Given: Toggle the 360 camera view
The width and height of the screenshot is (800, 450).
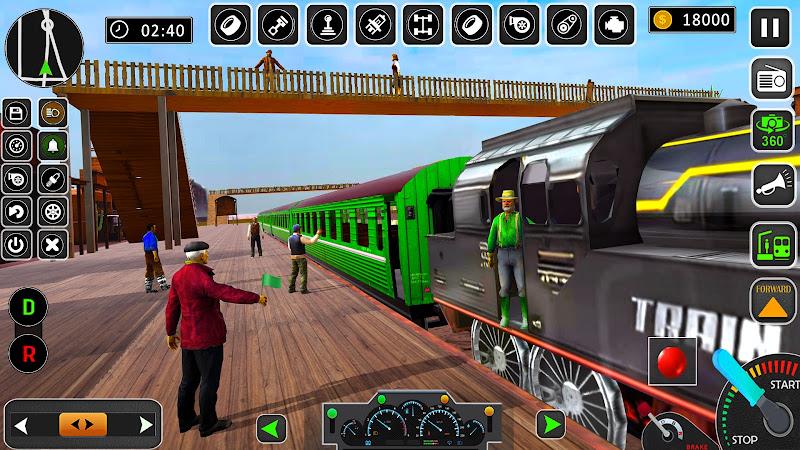Looking at the screenshot, I should 770,132.
